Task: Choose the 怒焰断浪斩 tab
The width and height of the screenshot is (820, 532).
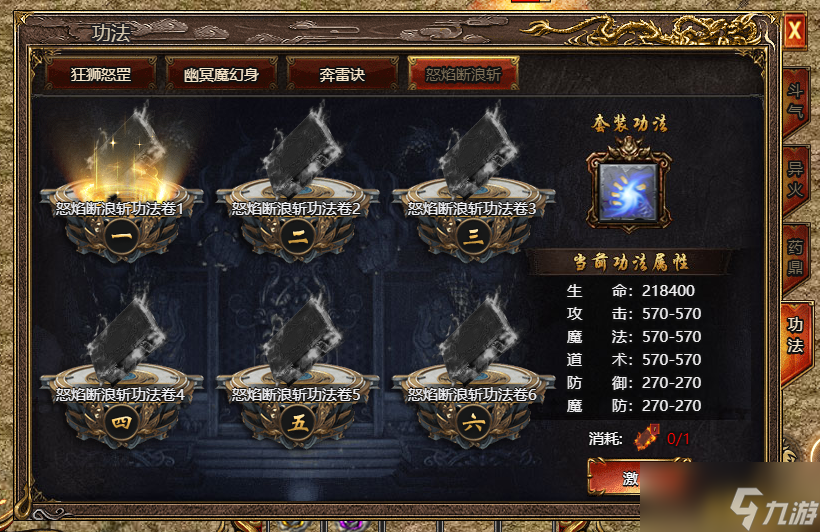Action: 463,74
